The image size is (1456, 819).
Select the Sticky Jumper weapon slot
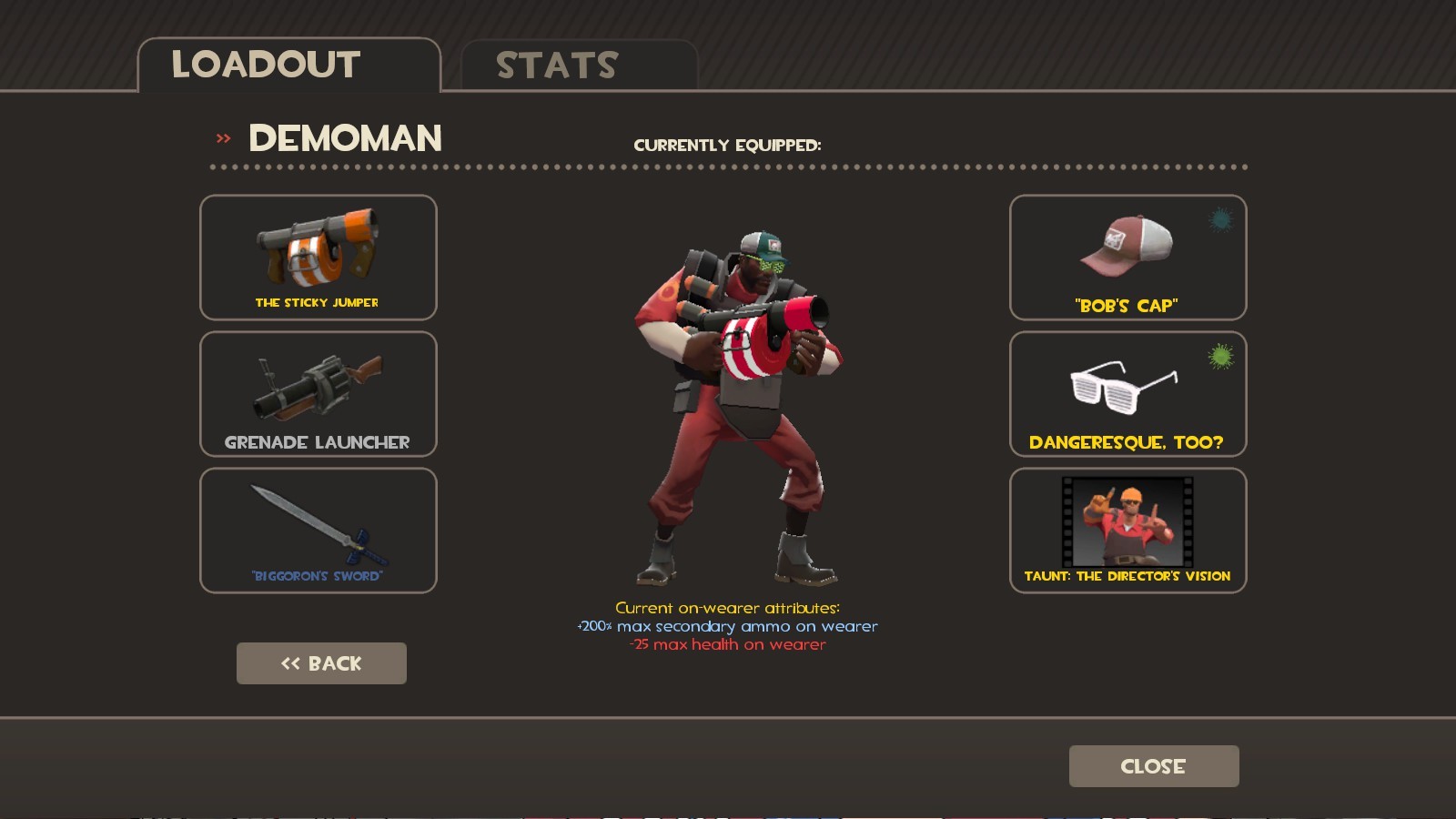[318, 258]
